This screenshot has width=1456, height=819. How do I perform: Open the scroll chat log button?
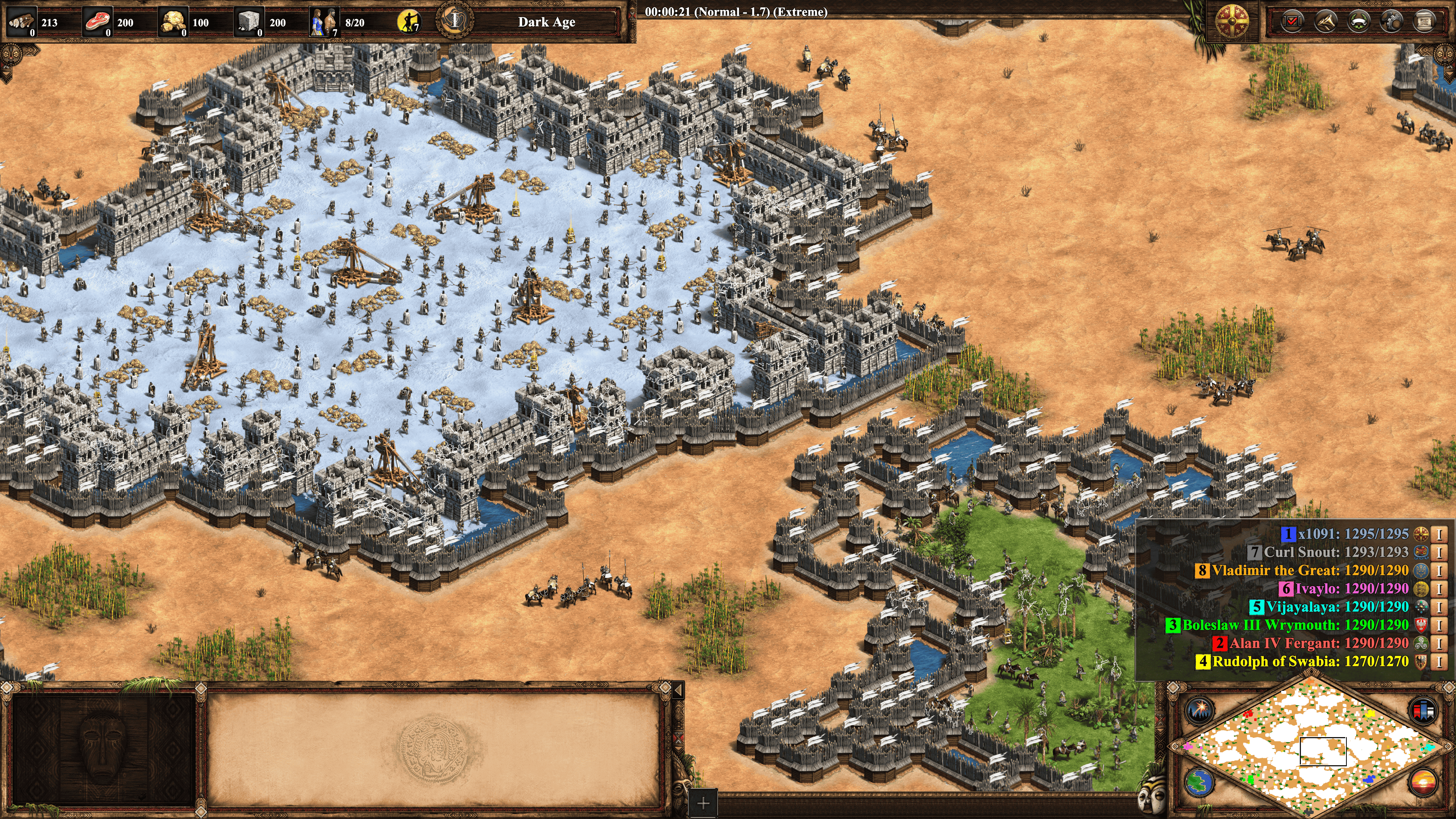1425,22
